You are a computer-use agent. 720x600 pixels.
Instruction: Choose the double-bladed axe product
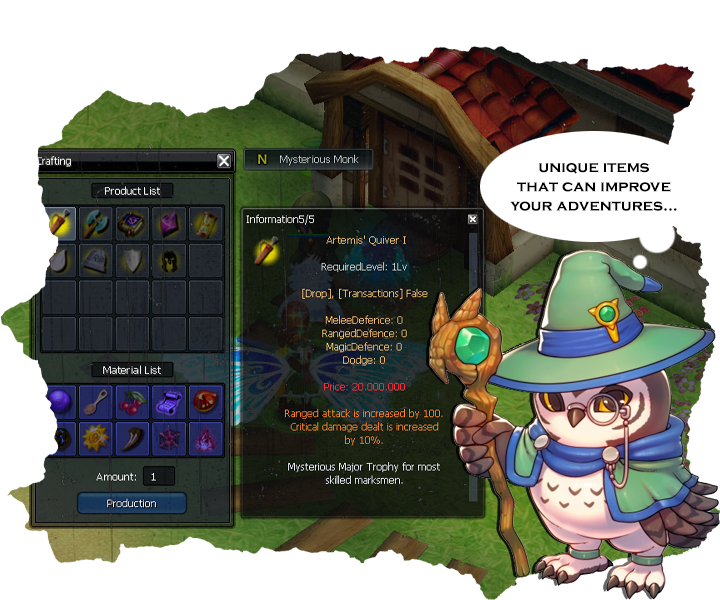pos(96,224)
